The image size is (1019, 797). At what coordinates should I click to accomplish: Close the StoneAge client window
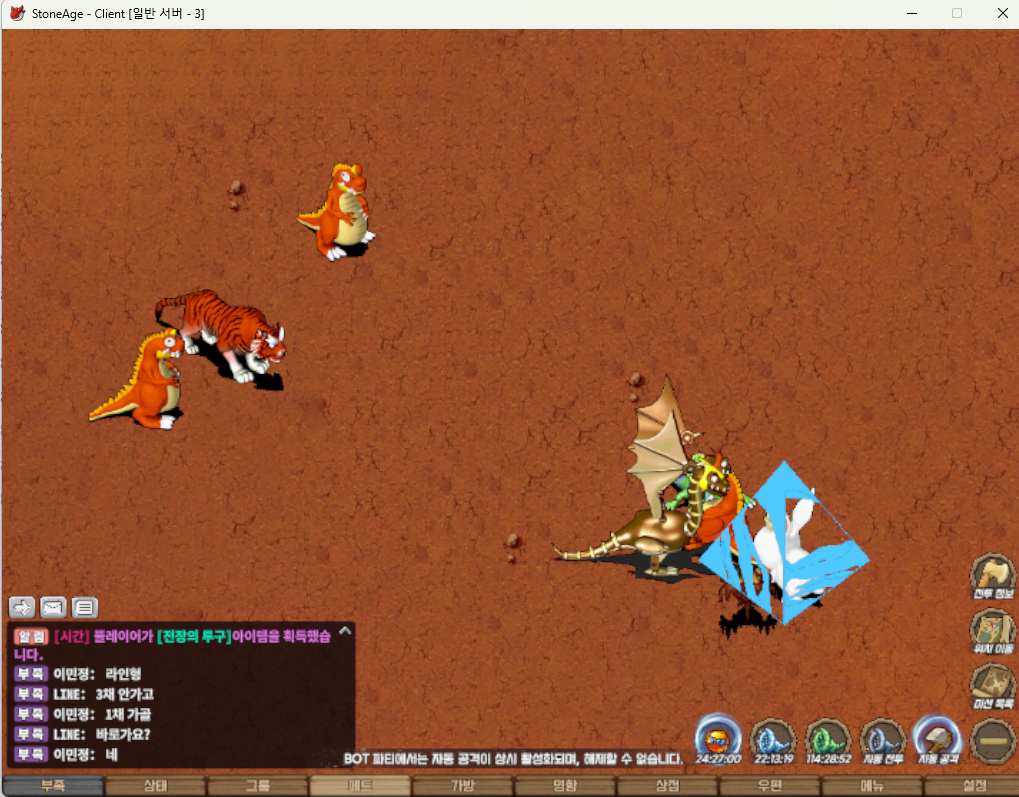[1002, 13]
